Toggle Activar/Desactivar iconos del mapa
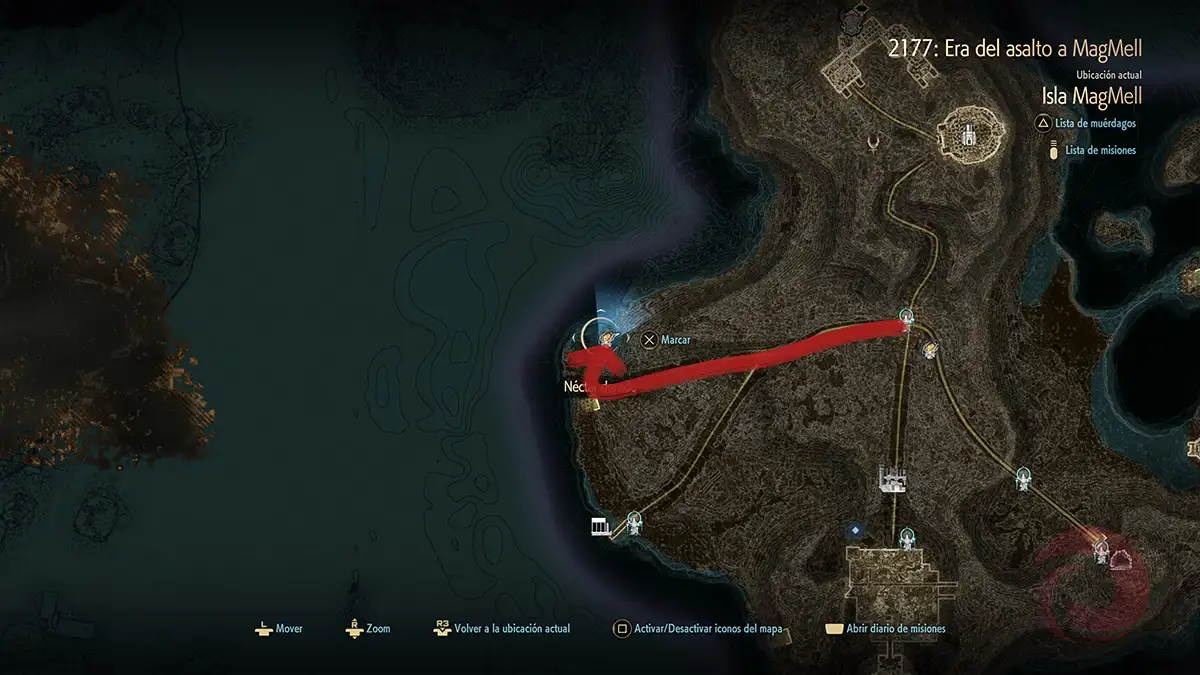The width and height of the screenshot is (1200, 675). pyautogui.click(x=700, y=629)
